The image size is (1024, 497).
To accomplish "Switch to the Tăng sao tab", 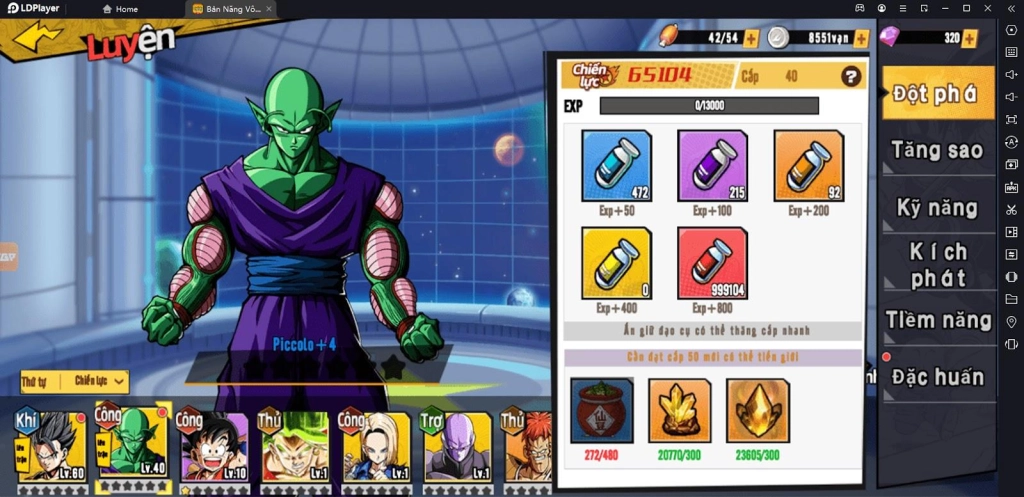I will 936,151.
